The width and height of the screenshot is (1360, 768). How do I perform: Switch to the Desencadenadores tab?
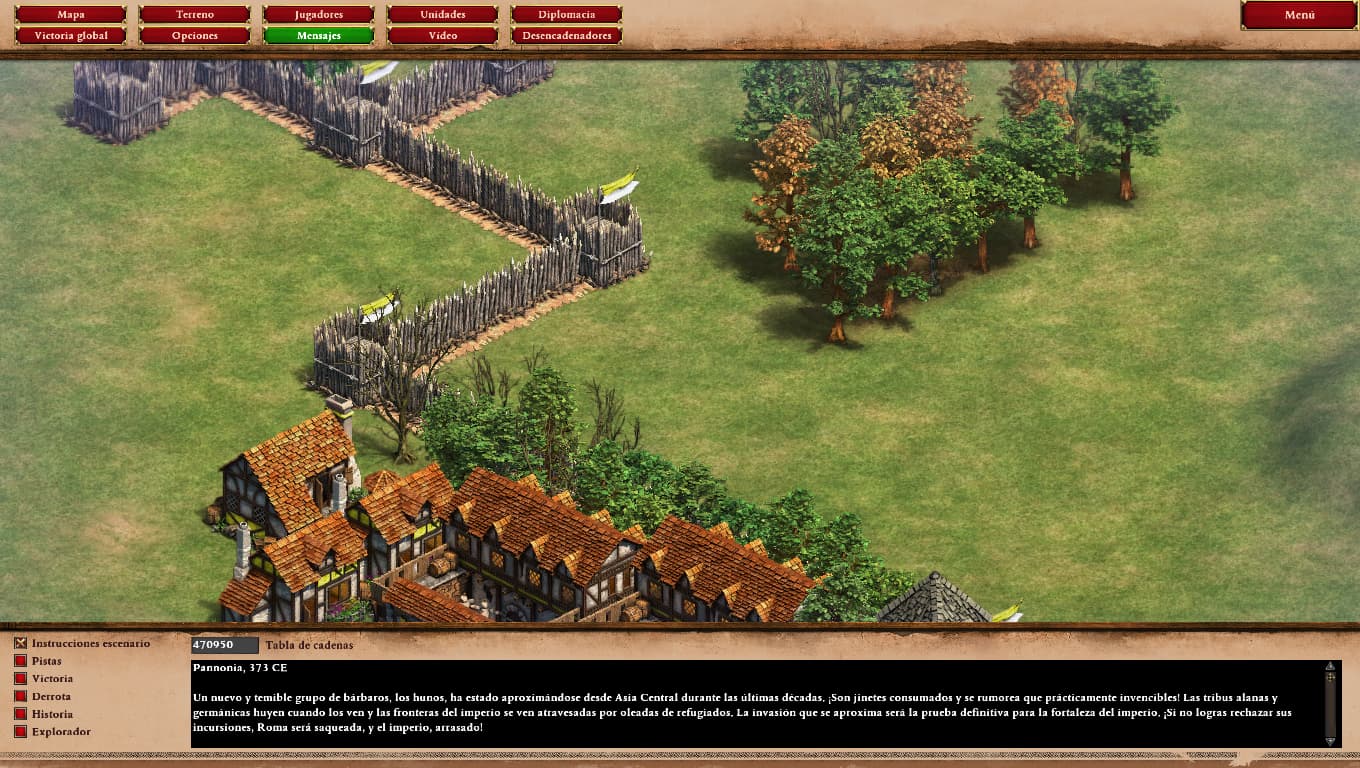566,36
